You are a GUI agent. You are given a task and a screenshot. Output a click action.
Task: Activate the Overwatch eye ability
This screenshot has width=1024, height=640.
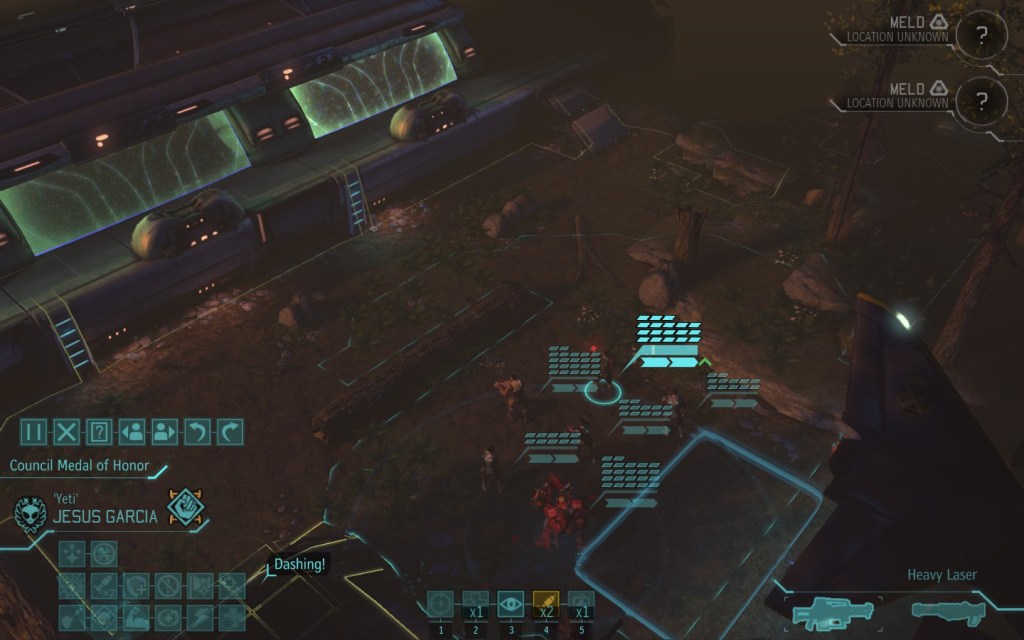[510, 603]
